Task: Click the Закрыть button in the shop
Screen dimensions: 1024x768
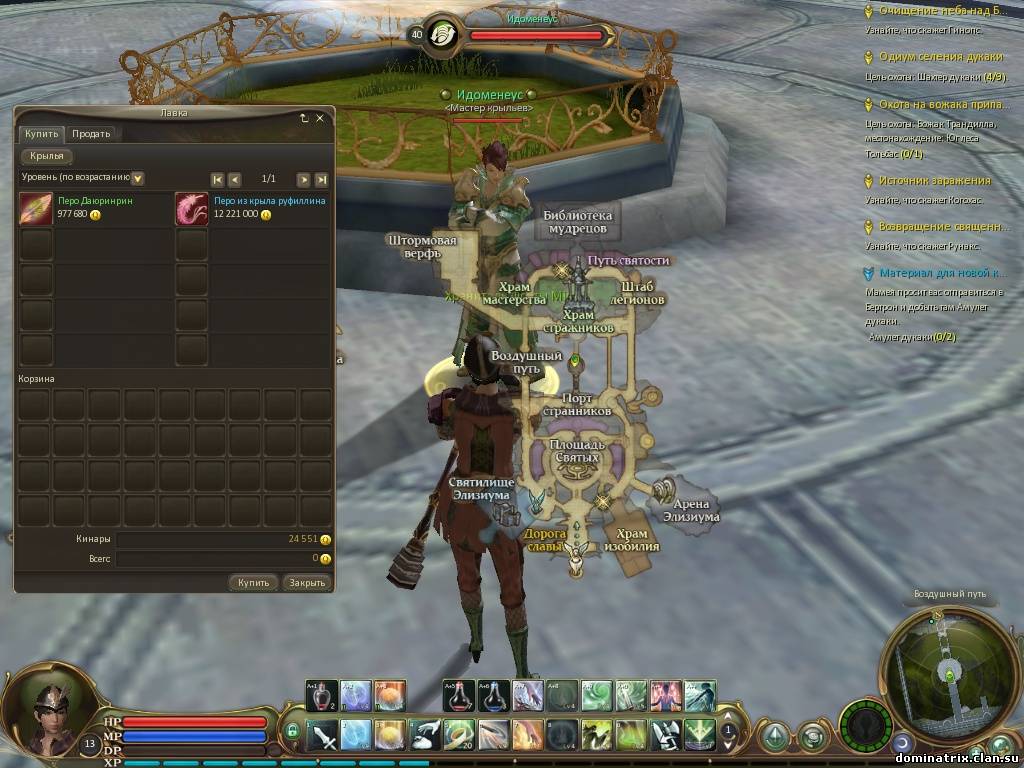Action: coord(305,582)
